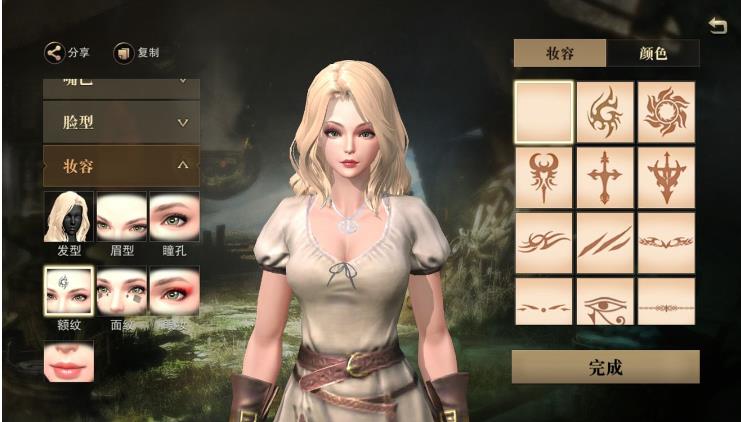Collapse the 妆容 makeup section
Image resolution: width=741 pixels, height=422 pixels.
point(121,165)
